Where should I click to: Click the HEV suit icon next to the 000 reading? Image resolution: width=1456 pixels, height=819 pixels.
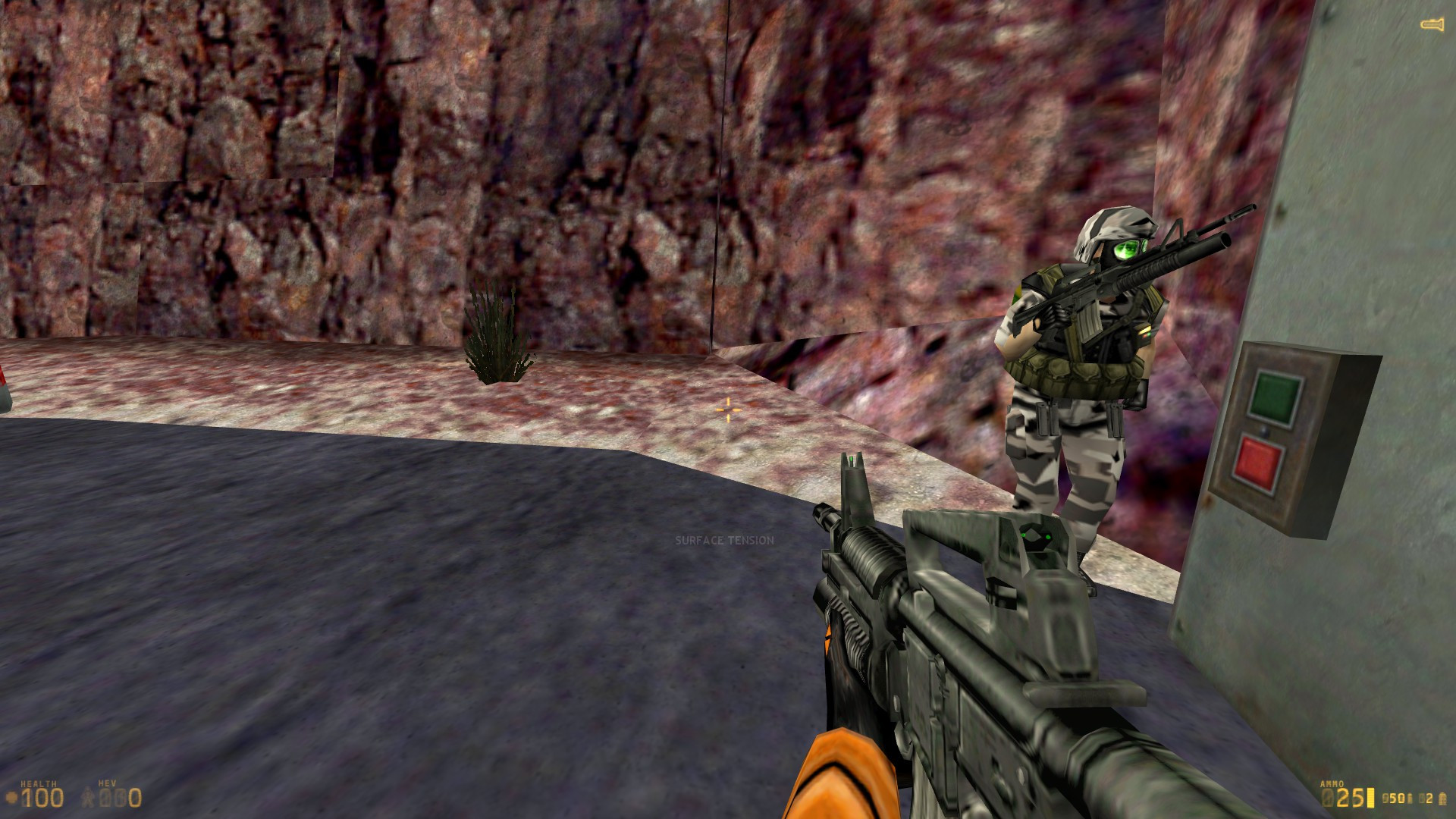coord(87,797)
